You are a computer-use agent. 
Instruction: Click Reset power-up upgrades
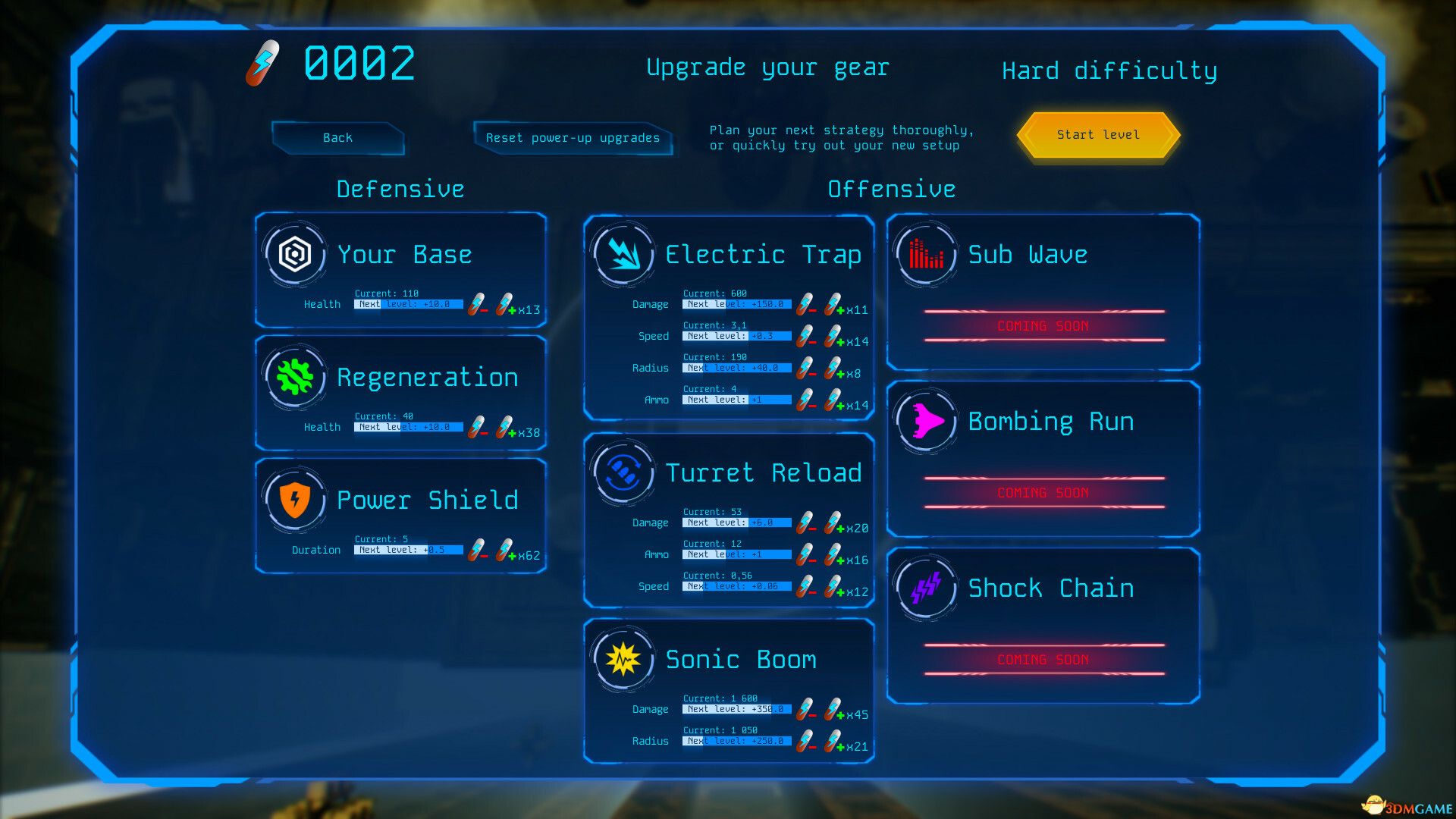(x=573, y=138)
